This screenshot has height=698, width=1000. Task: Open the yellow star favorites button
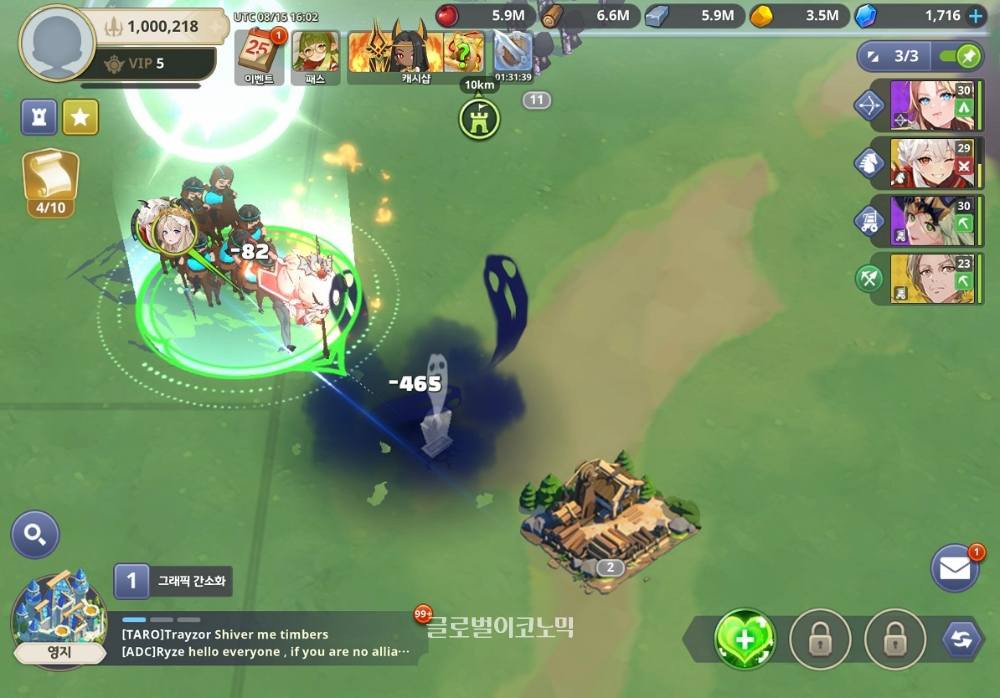(81, 117)
